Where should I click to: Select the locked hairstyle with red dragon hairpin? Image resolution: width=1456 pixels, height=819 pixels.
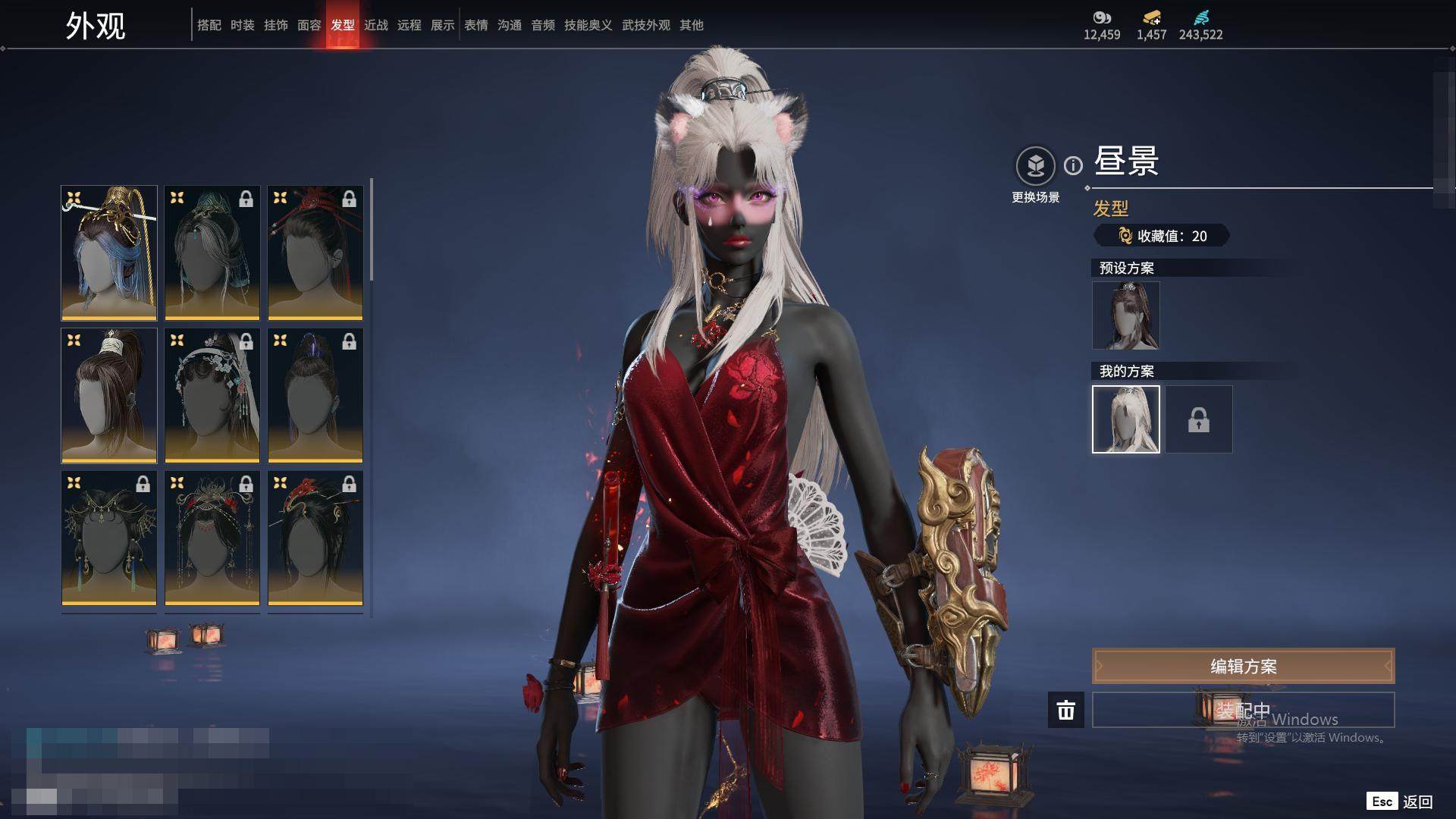click(x=315, y=538)
